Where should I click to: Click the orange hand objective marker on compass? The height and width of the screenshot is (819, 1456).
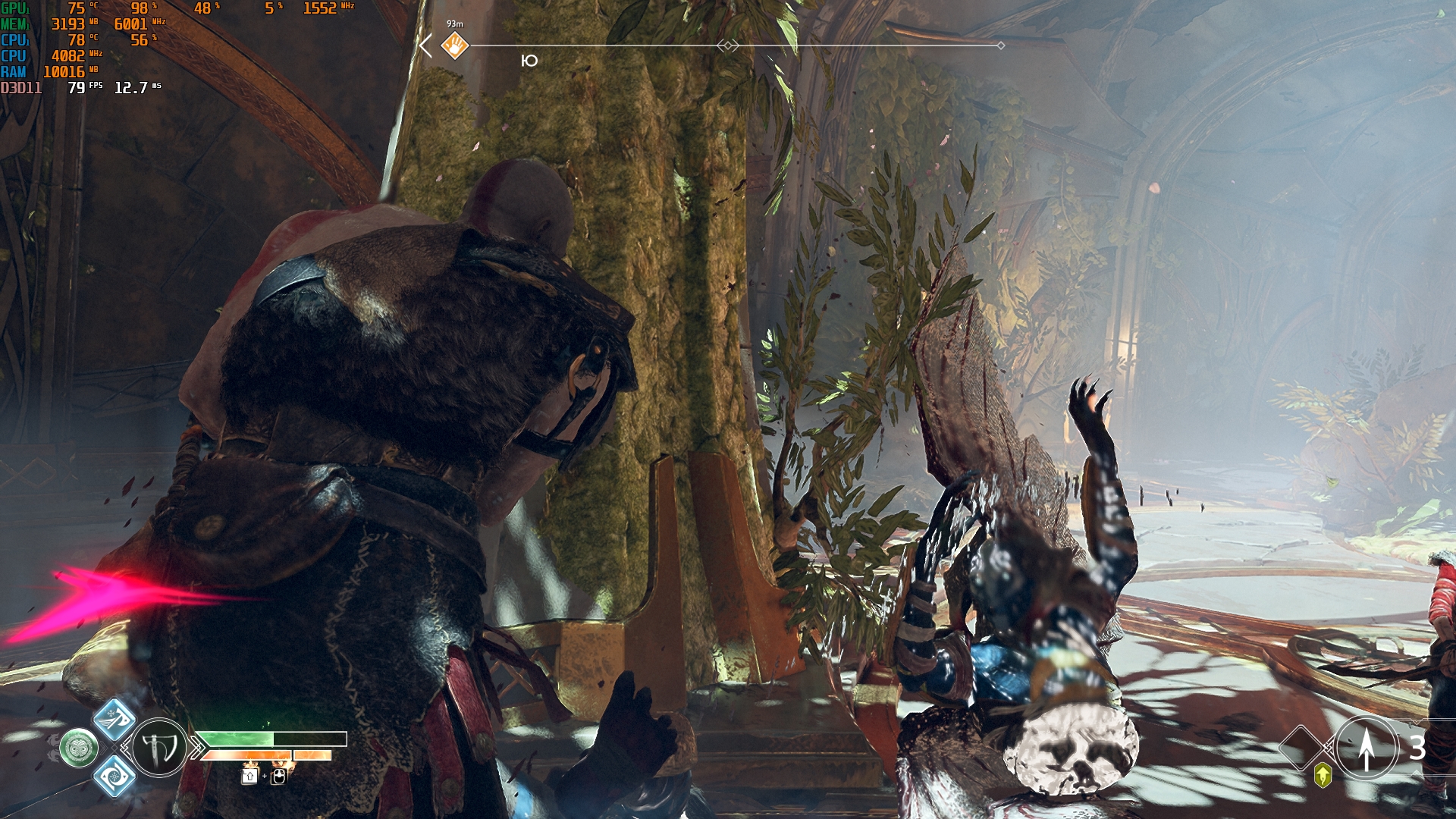[455, 45]
